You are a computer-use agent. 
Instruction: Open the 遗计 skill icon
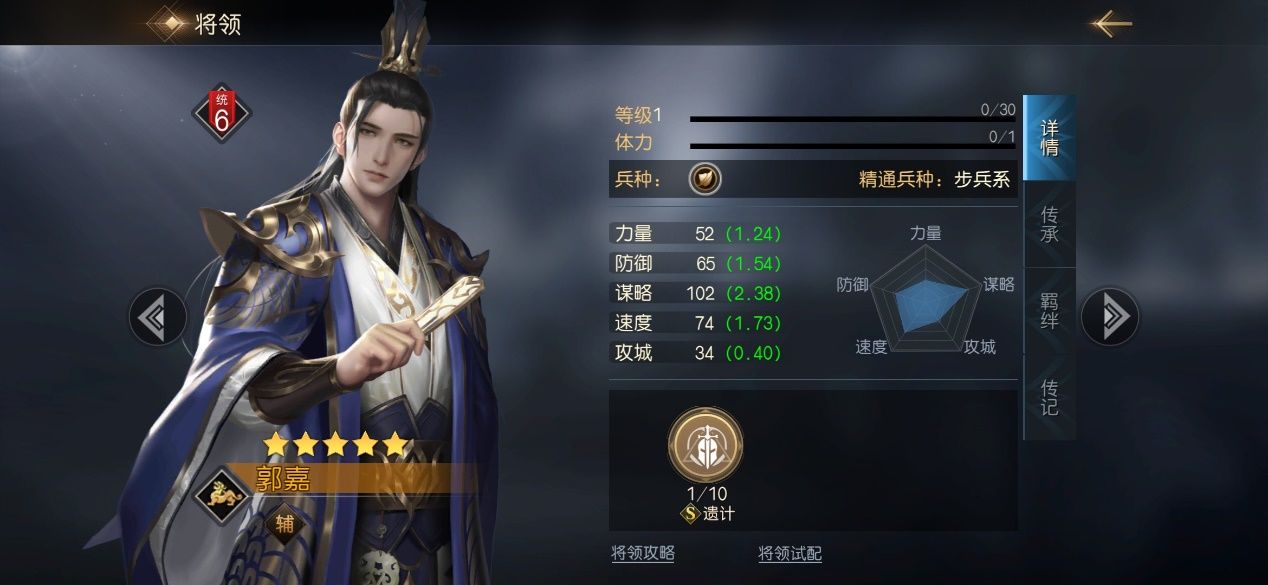coord(705,443)
